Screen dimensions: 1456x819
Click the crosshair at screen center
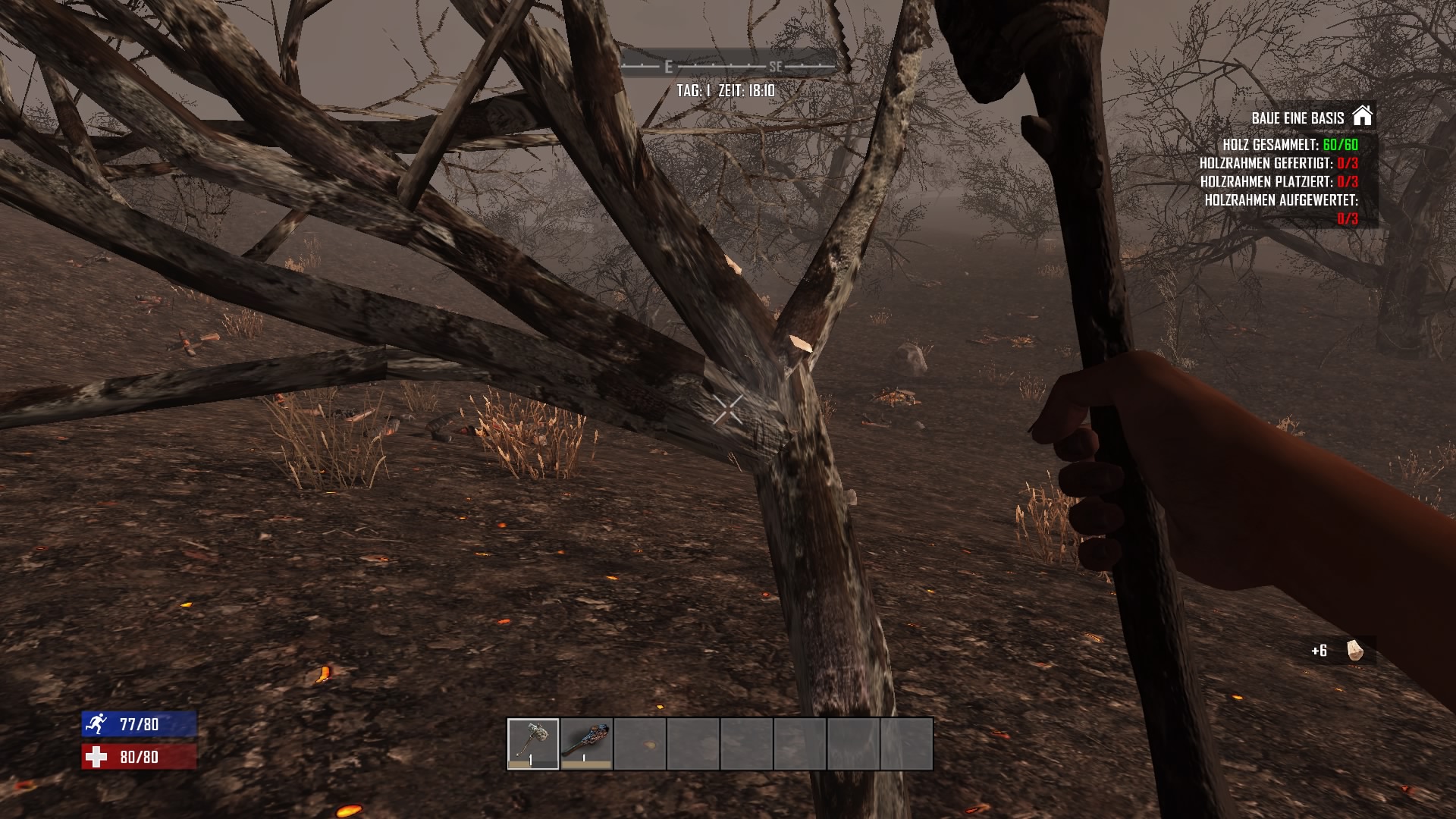(x=728, y=409)
